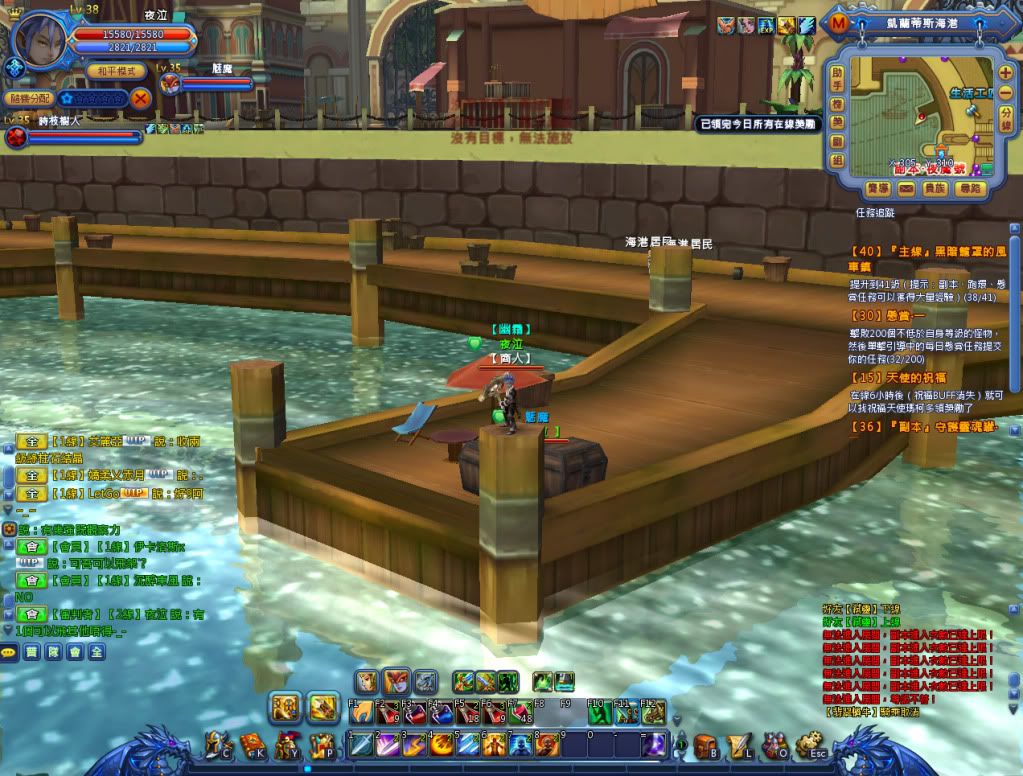This screenshot has width=1023, height=776.
Task: Activate the fire skill in hotbar slot 4
Action: [x=443, y=745]
